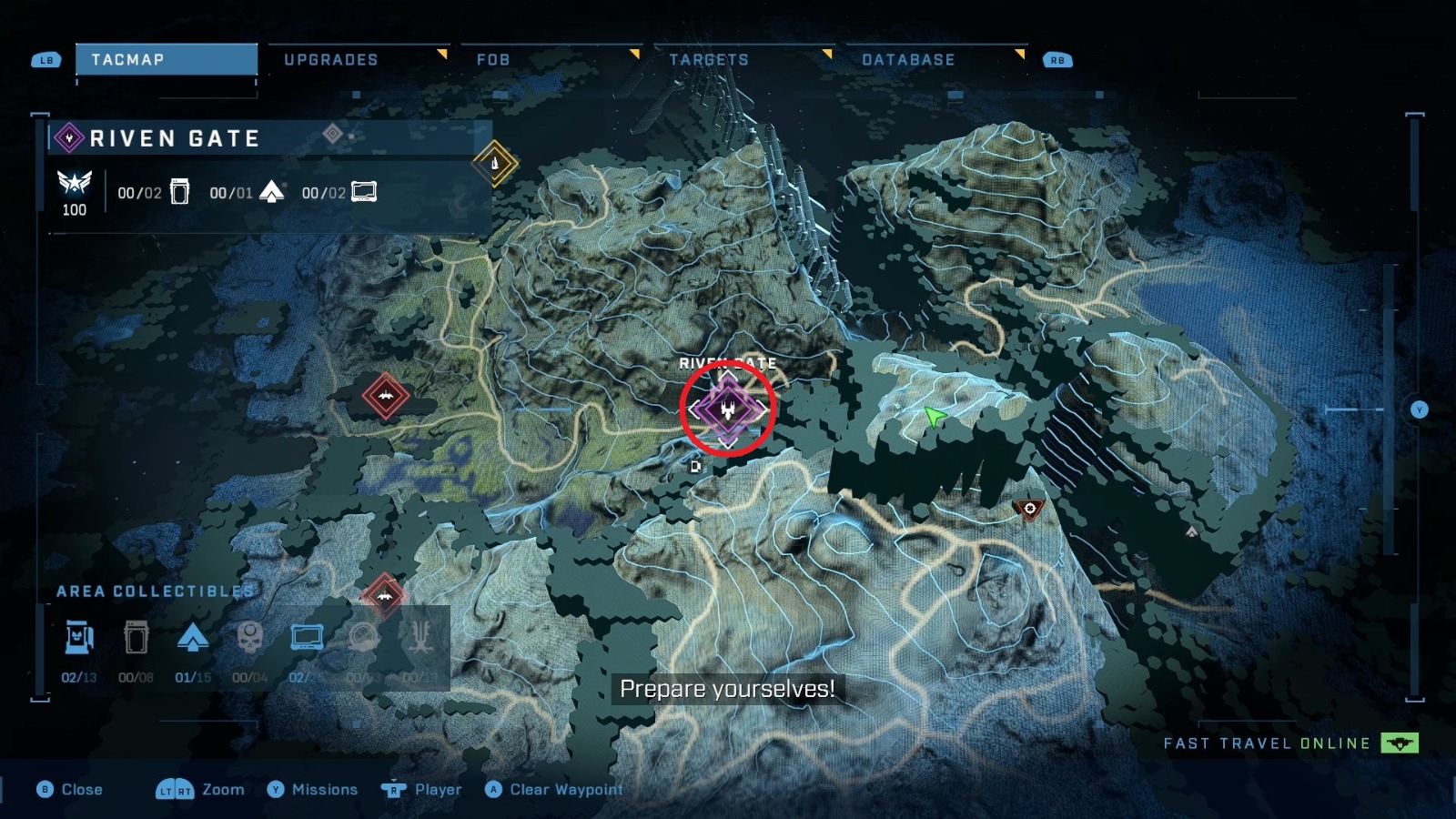This screenshot has width=1456, height=819.
Task: Select the Skull collectible icon
Action: (250, 637)
